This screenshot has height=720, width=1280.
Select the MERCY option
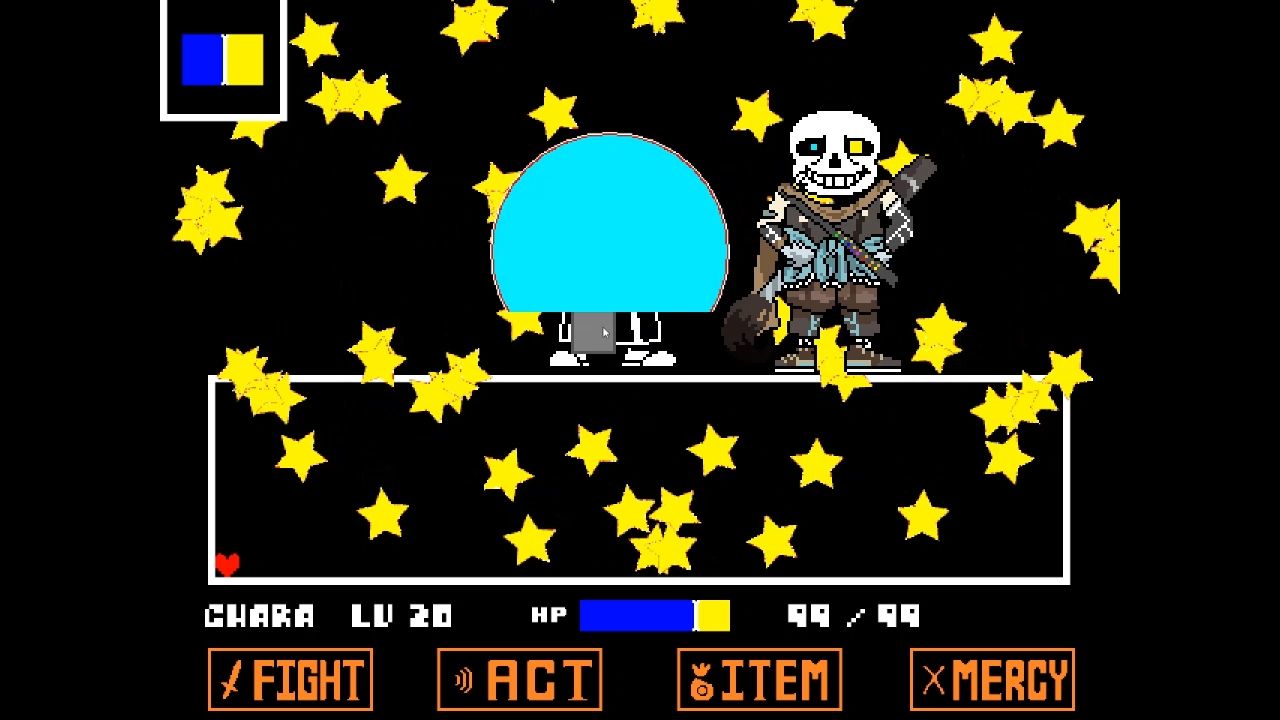(990, 677)
